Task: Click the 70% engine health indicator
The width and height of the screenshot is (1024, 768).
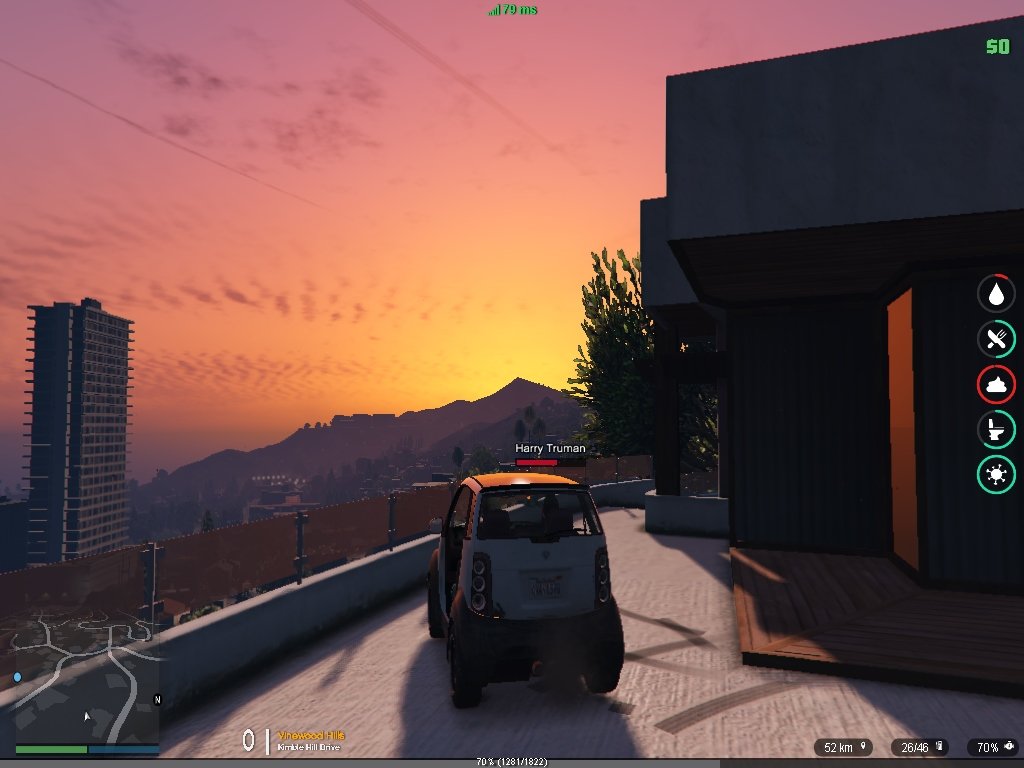Action: click(x=994, y=747)
